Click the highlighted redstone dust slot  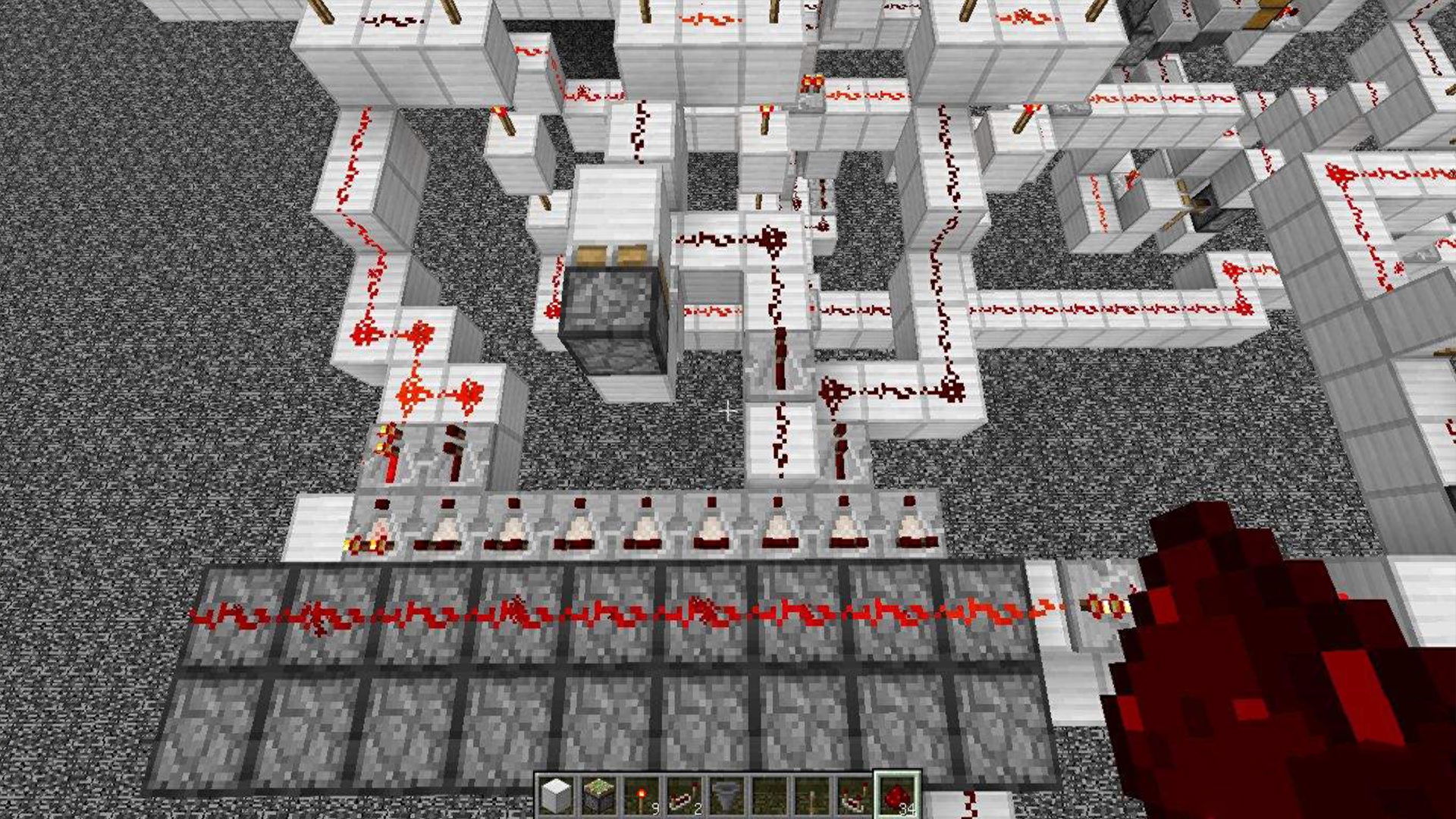point(896,796)
